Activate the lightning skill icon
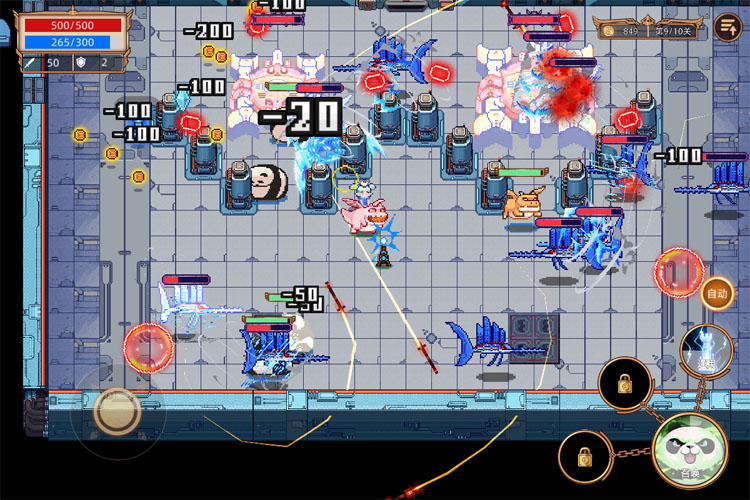The width and height of the screenshot is (750, 500). tap(706, 348)
